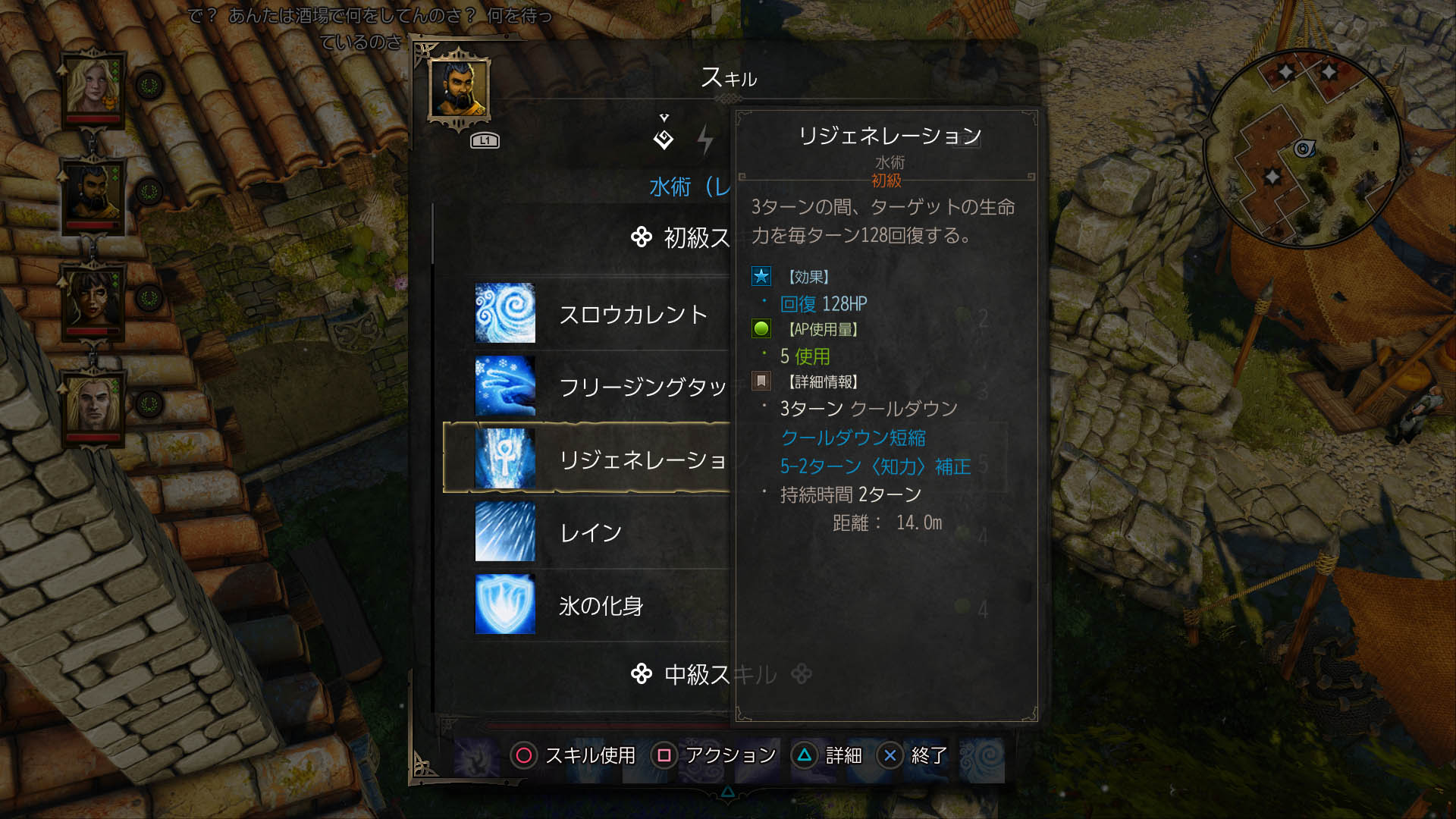Click the クールダウン短縮 link text
This screenshot has width=1456, height=819.
(x=855, y=438)
